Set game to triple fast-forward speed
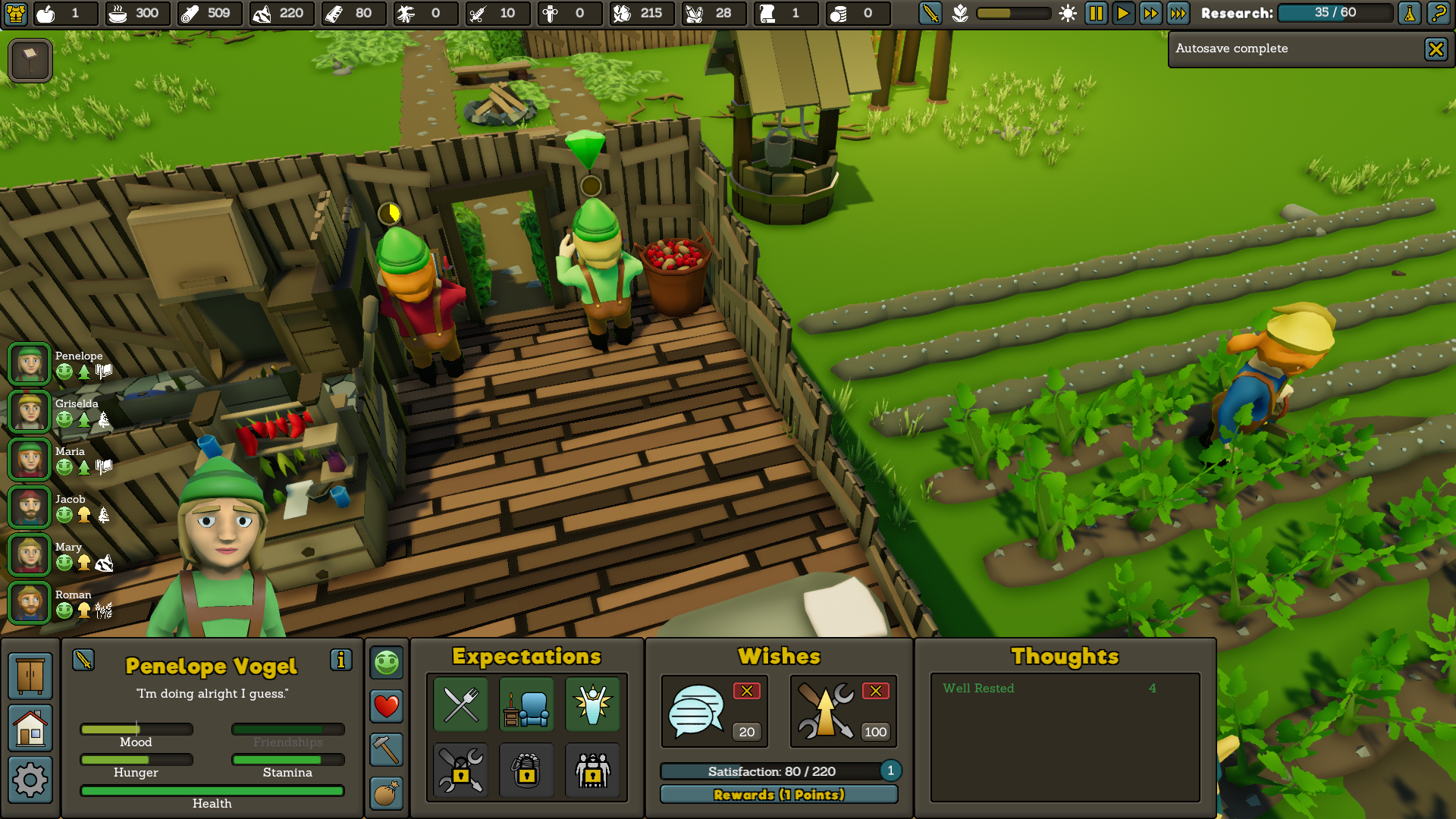Image resolution: width=1456 pixels, height=819 pixels. click(x=1178, y=13)
